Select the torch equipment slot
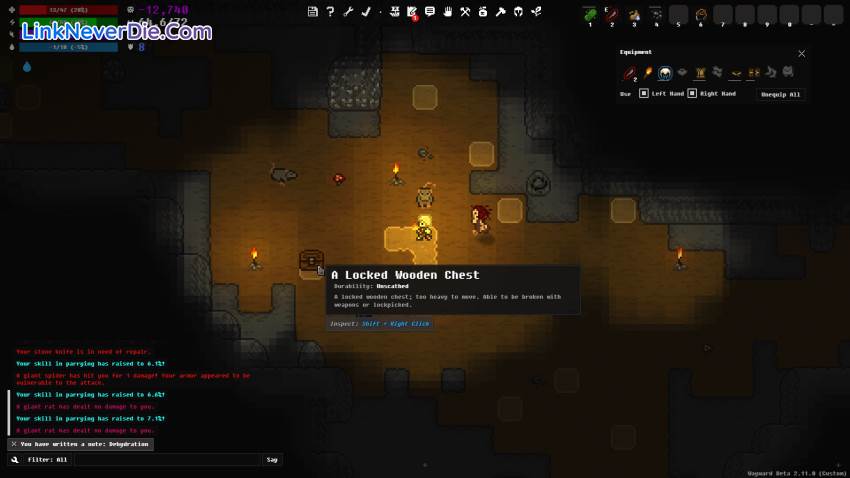 pos(647,73)
